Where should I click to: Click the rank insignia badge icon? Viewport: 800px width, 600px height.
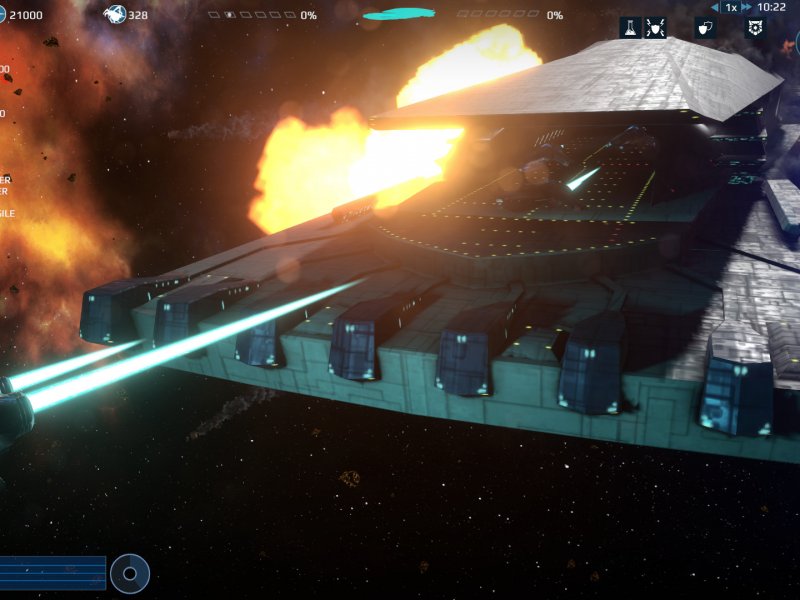click(755, 28)
